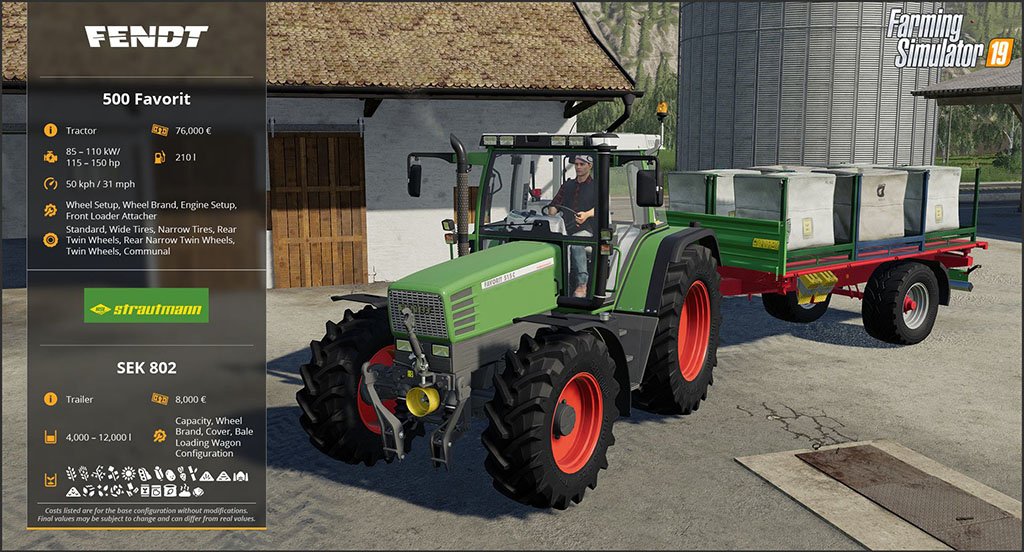Select the SEK 802 trailer title
This screenshot has width=1024, height=552.
(146, 367)
